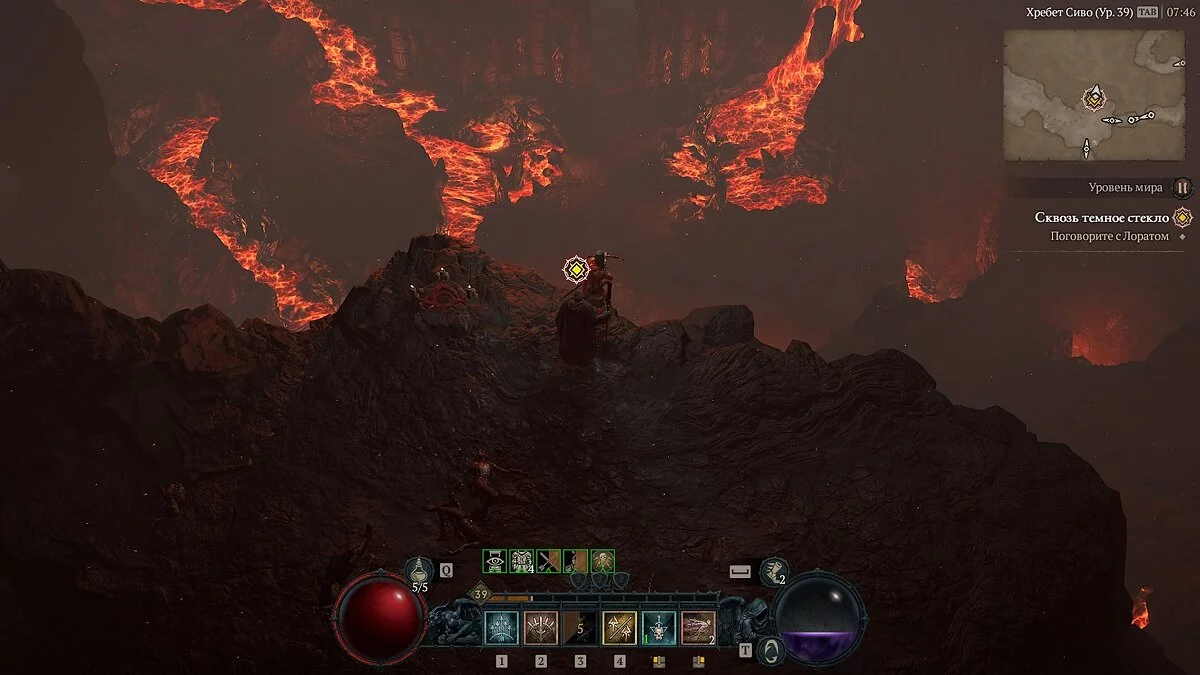This screenshot has width=1200, height=675.
Task: Activate the fourth golden arrows skill
Action: (619, 628)
